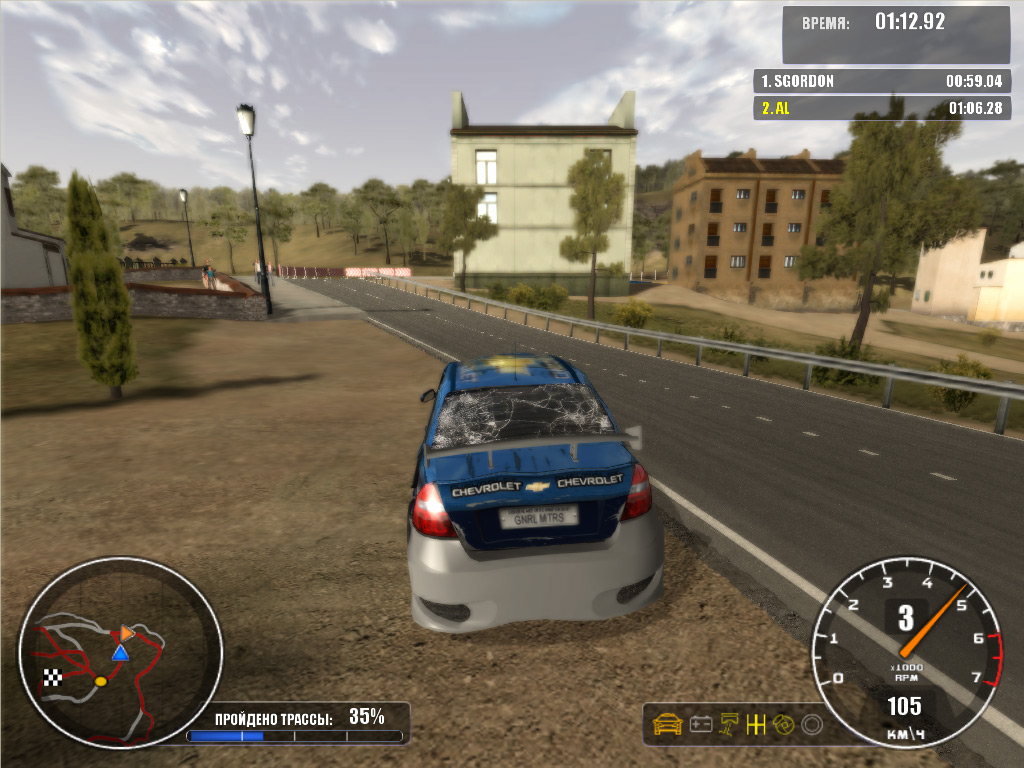Select the gearbox damage icon
Screen dimensions: 1024x768
tap(756, 723)
